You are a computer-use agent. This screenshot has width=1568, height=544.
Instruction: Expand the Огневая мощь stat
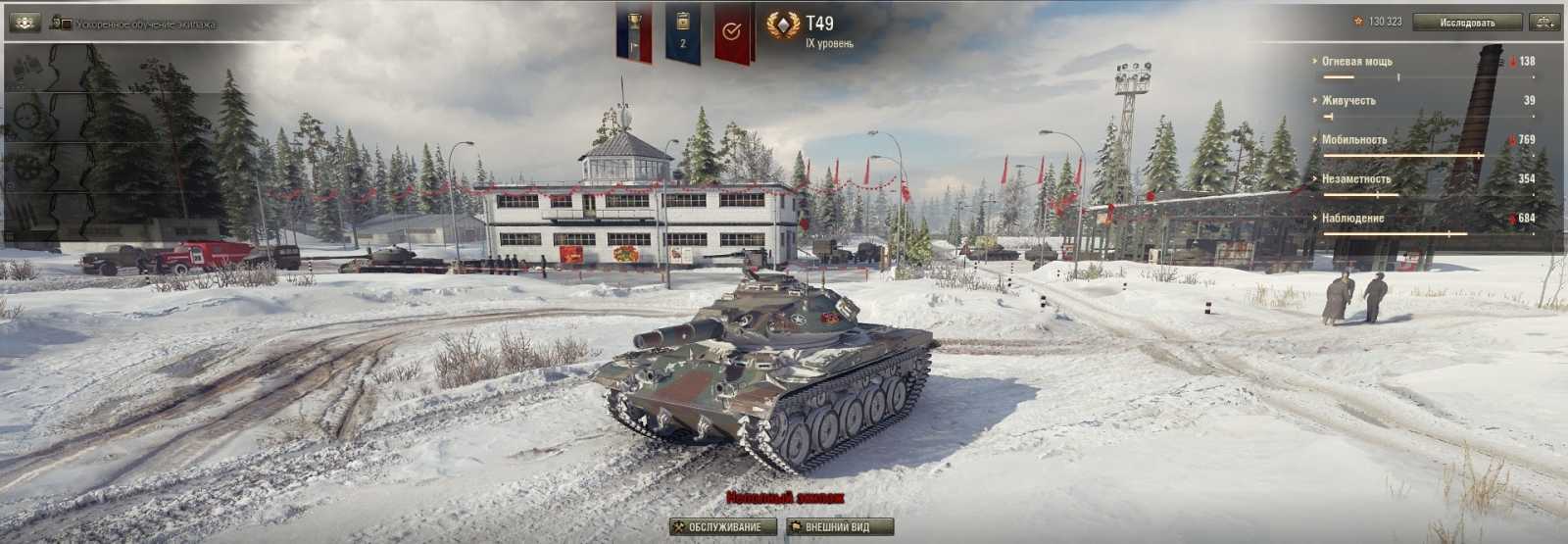(1356, 62)
